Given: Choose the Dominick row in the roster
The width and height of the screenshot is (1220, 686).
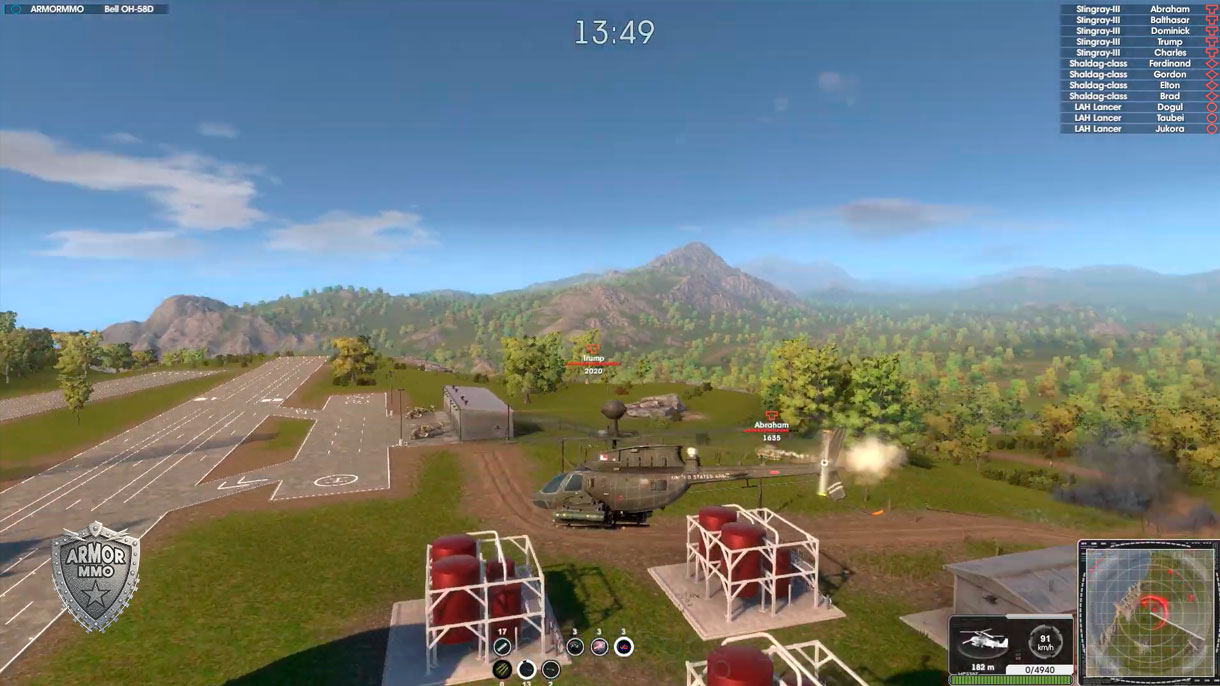Looking at the screenshot, I should [x=1138, y=31].
